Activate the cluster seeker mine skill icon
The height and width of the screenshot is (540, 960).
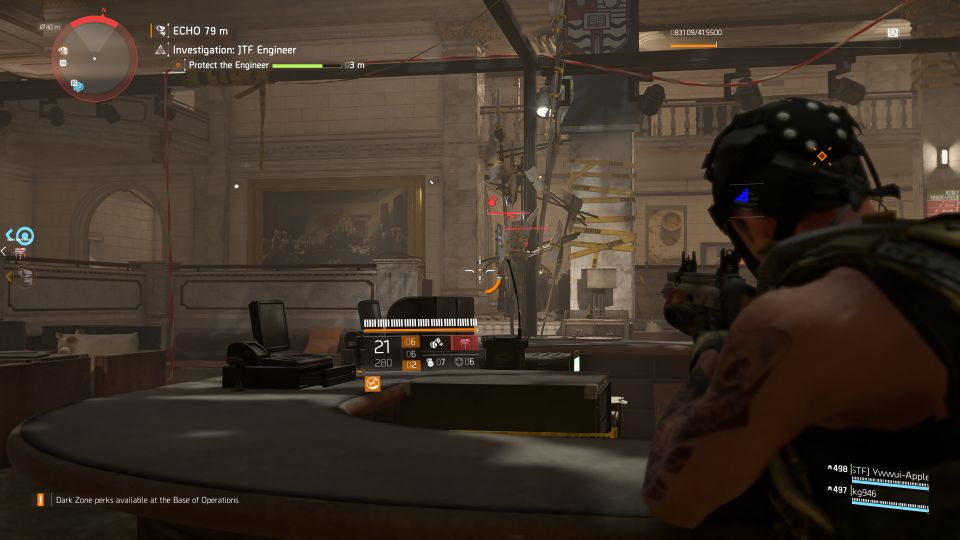438,345
